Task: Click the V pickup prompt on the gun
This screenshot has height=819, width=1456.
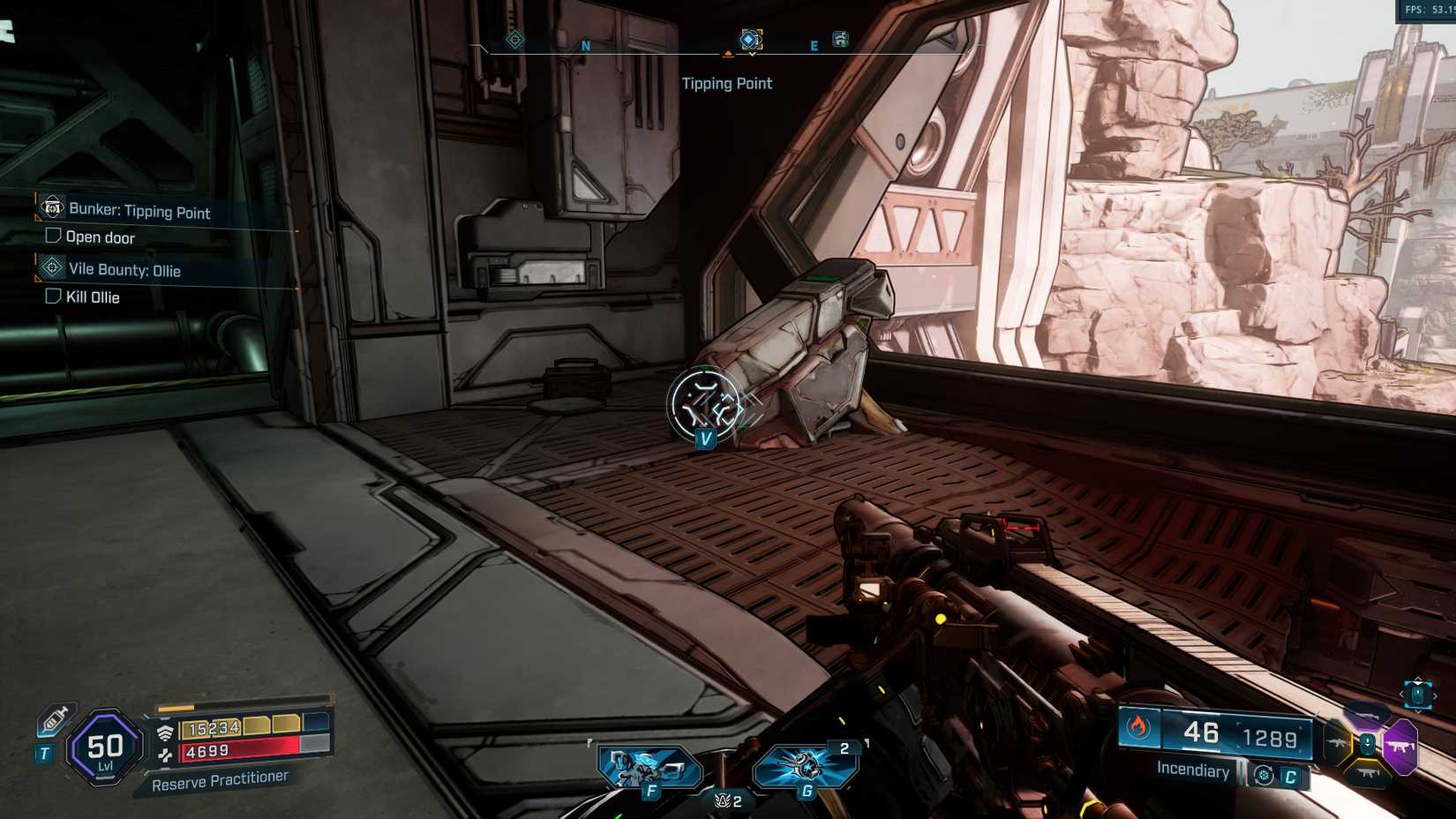Action: (705, 438)
